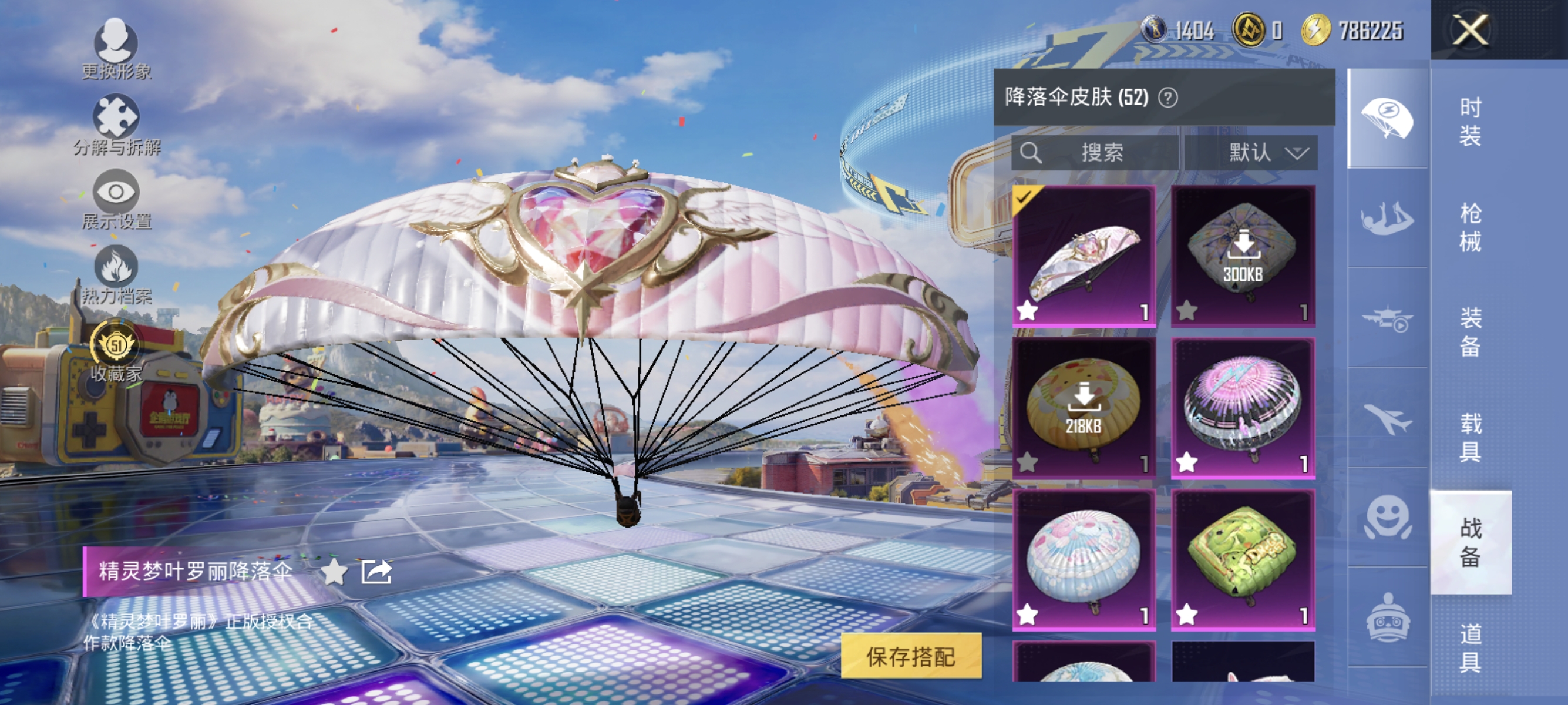Viewport: 1568px width, 705px height.
Task: Click the search magnifier icon
Action: (1032, 153)
